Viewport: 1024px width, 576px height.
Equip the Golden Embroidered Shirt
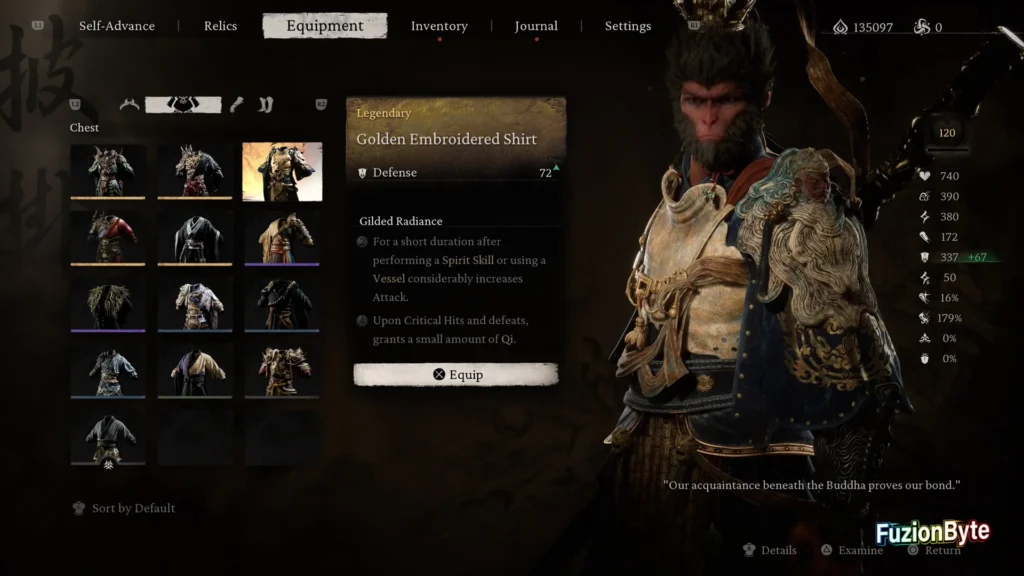456,375
